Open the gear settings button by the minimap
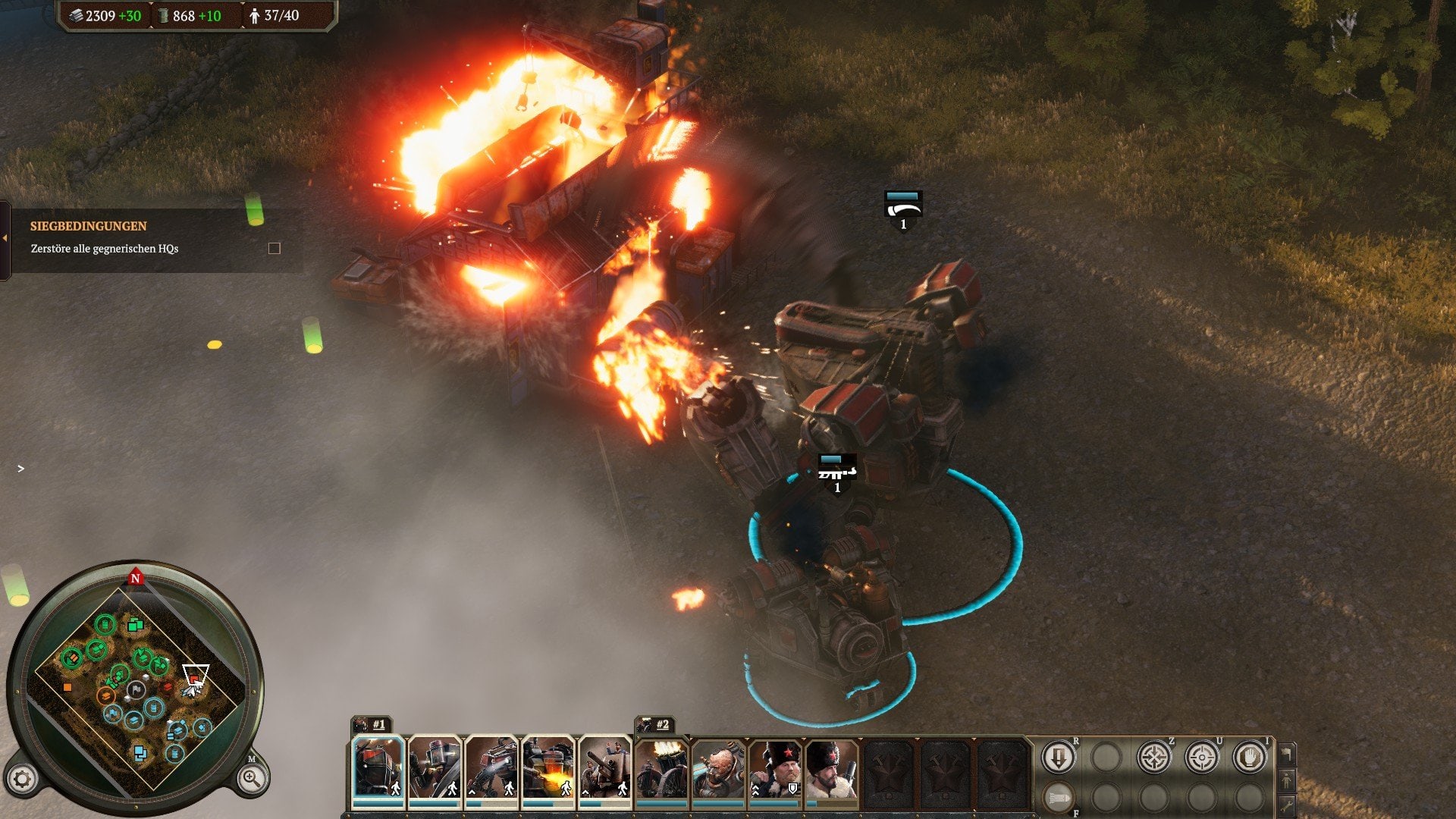The height and width of the screenshot is (819, 1456). (x=22, y=779)
